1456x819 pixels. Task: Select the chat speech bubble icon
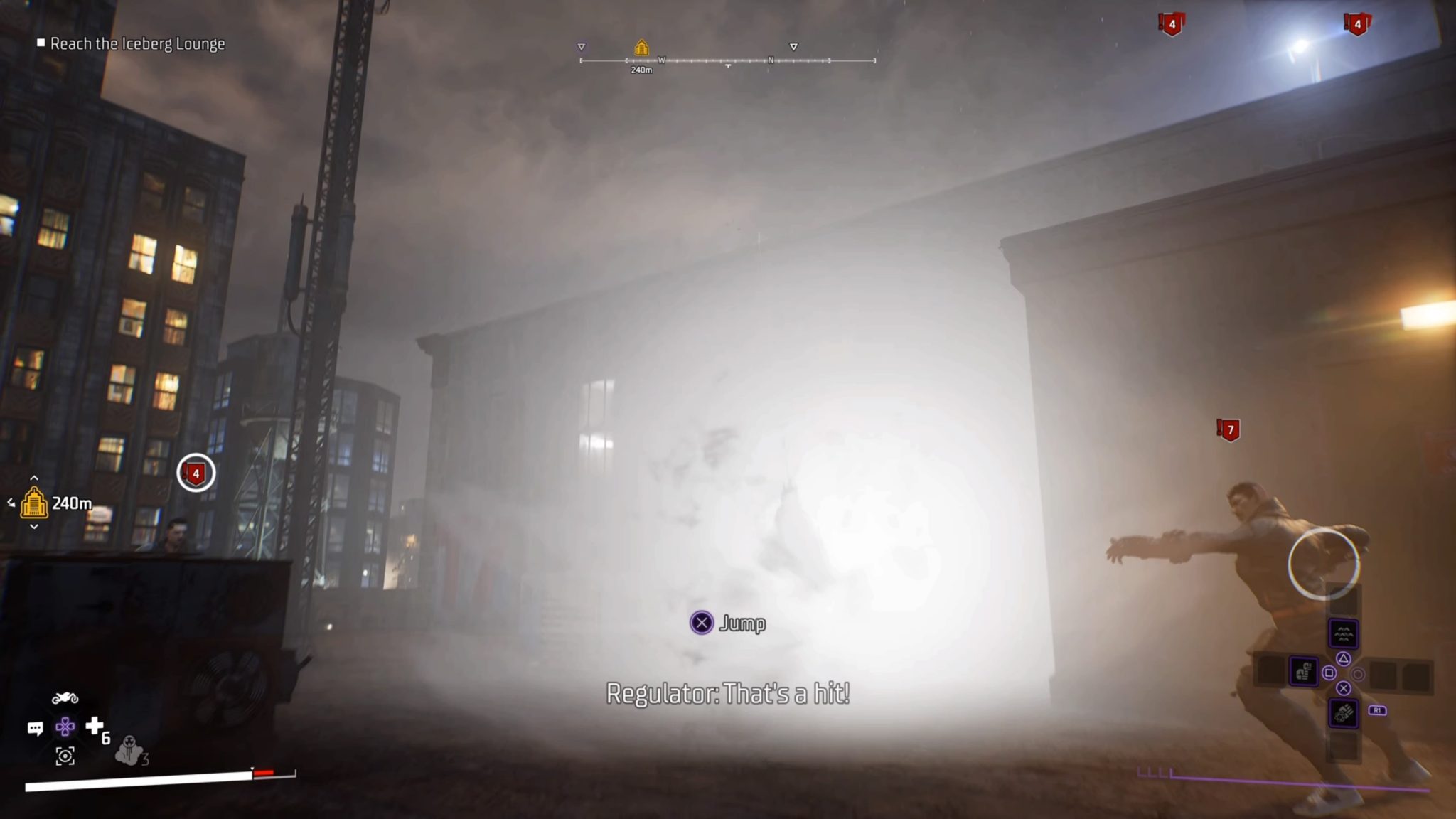pos(35,728)
